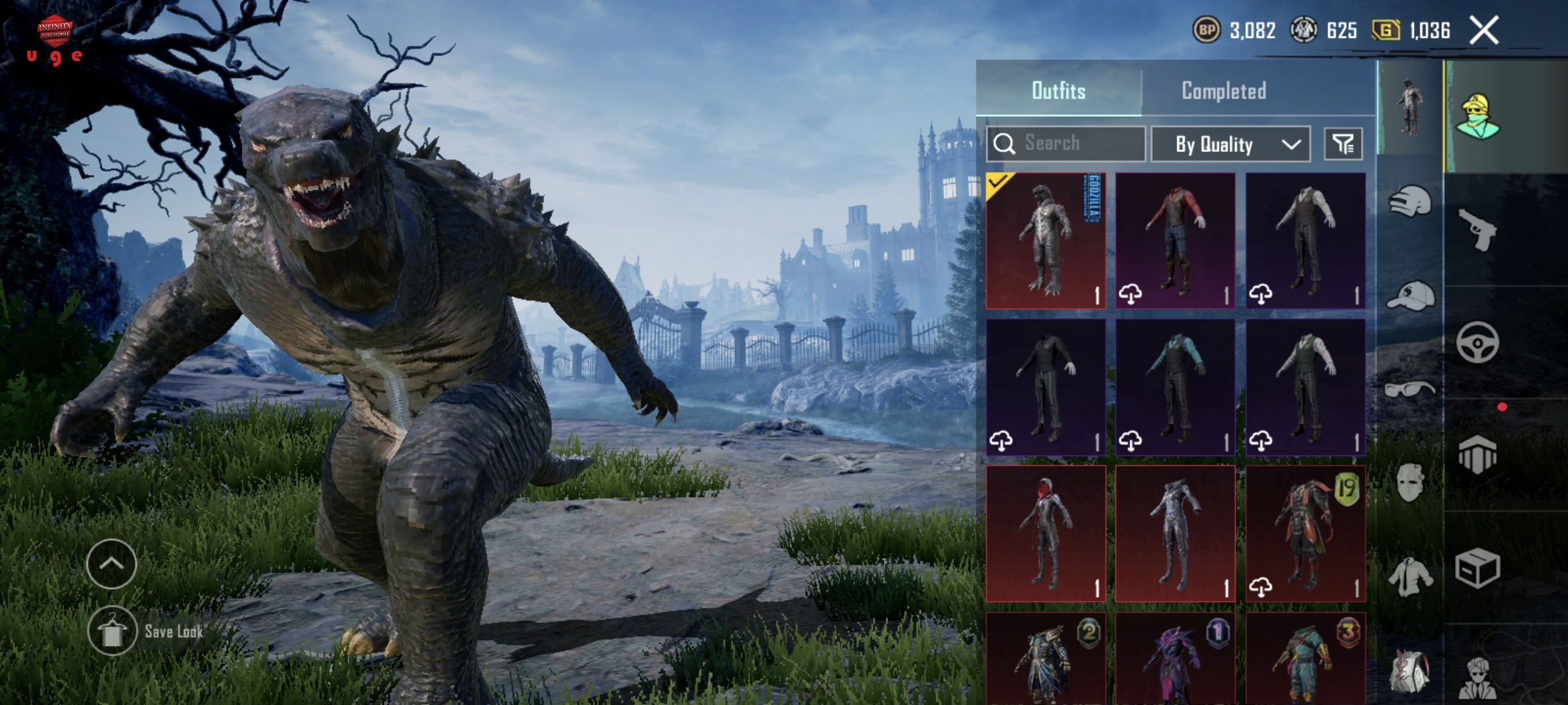This screenshot has height=705, width=1568.
Task: Expand the up-arrow button above Save Look
Action: click(x=112, y=563)
